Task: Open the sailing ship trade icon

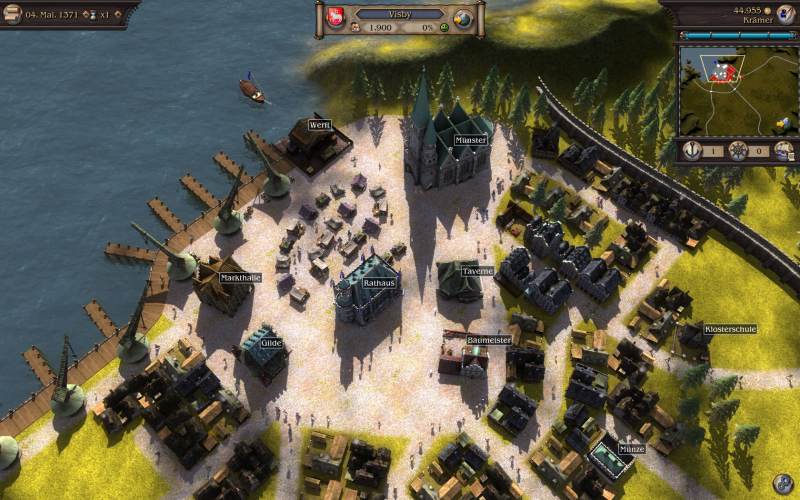Action: tap(784, 151)
